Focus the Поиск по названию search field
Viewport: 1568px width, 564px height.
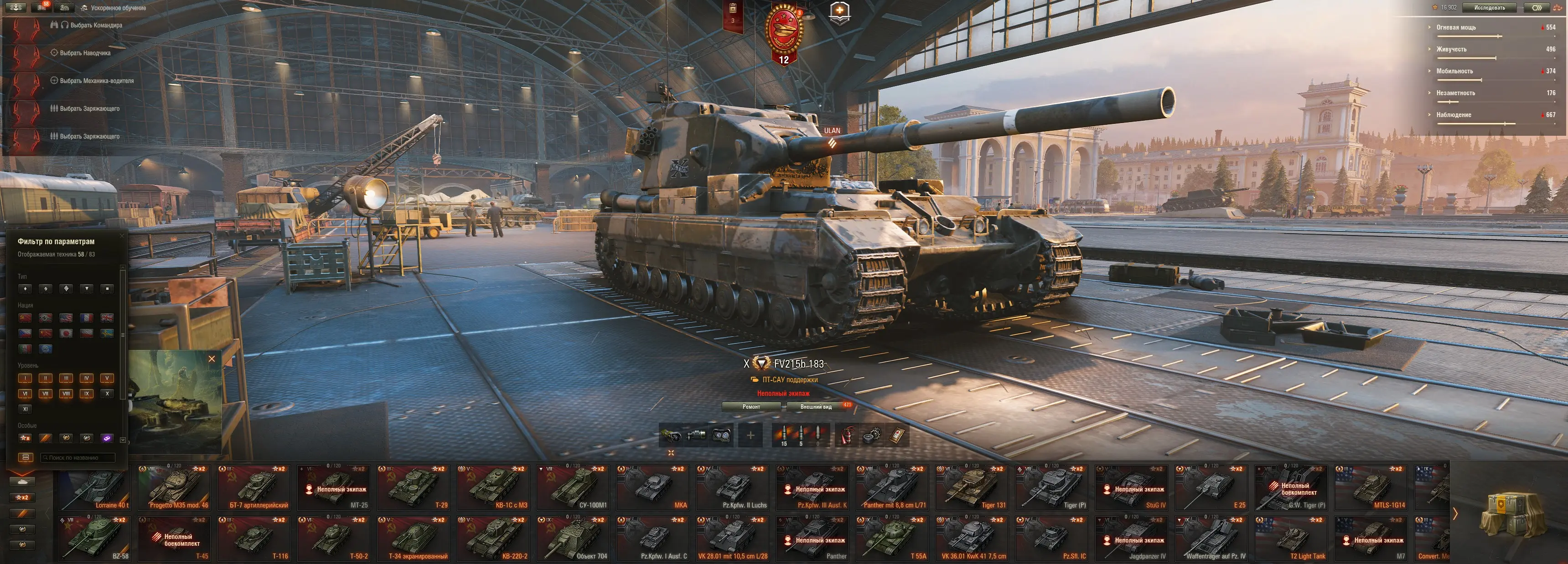pos(78,457)
